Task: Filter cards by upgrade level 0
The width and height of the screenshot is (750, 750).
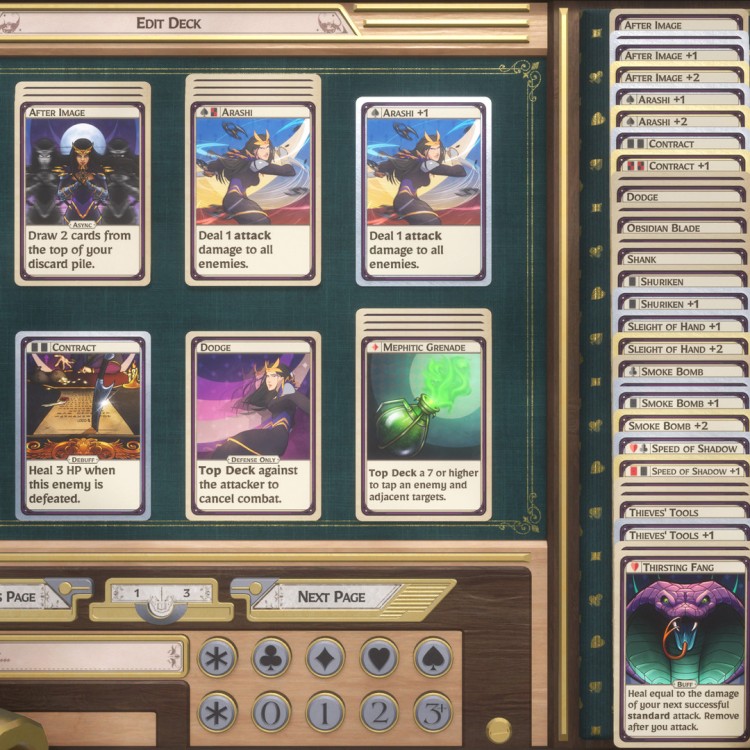Action: click(x=271, y=711)
